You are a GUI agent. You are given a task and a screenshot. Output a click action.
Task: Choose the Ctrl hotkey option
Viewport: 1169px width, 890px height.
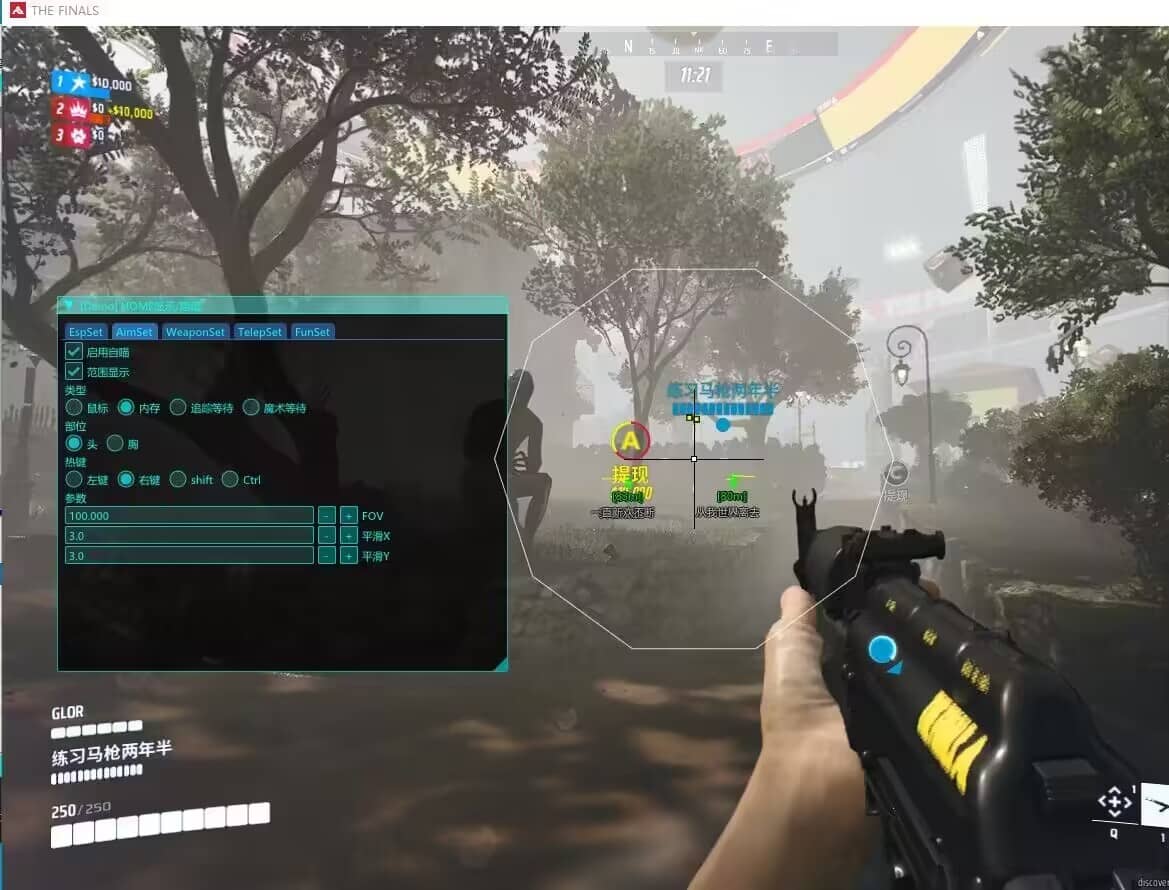point(230,480)
